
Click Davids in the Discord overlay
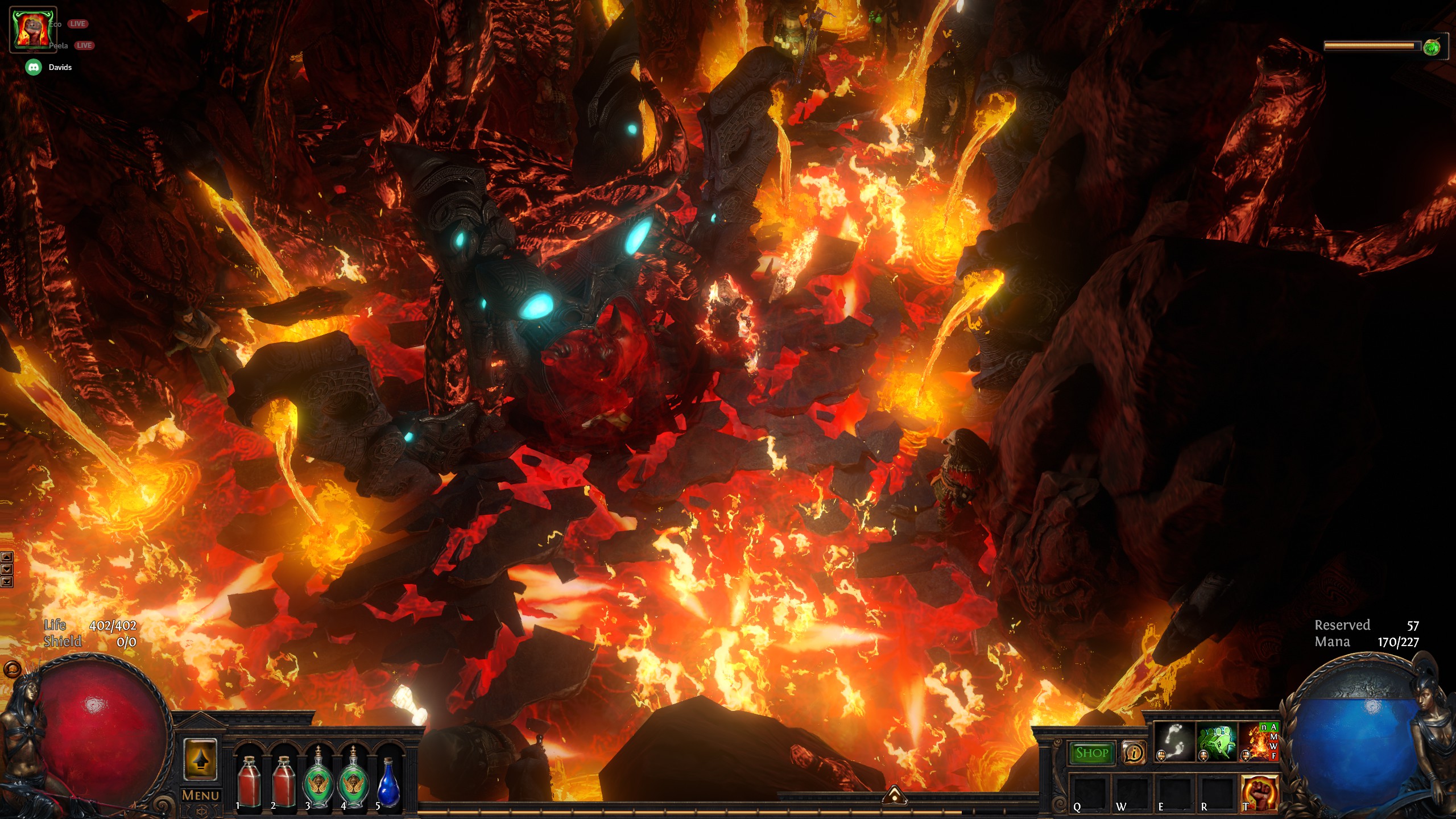coord(60,67)
